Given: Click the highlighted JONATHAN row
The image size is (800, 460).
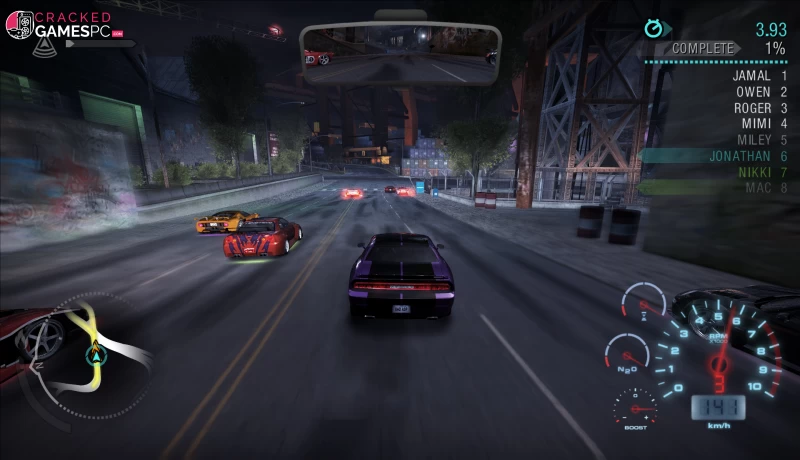Looking at the screenshot, I should tap(735, 156).
